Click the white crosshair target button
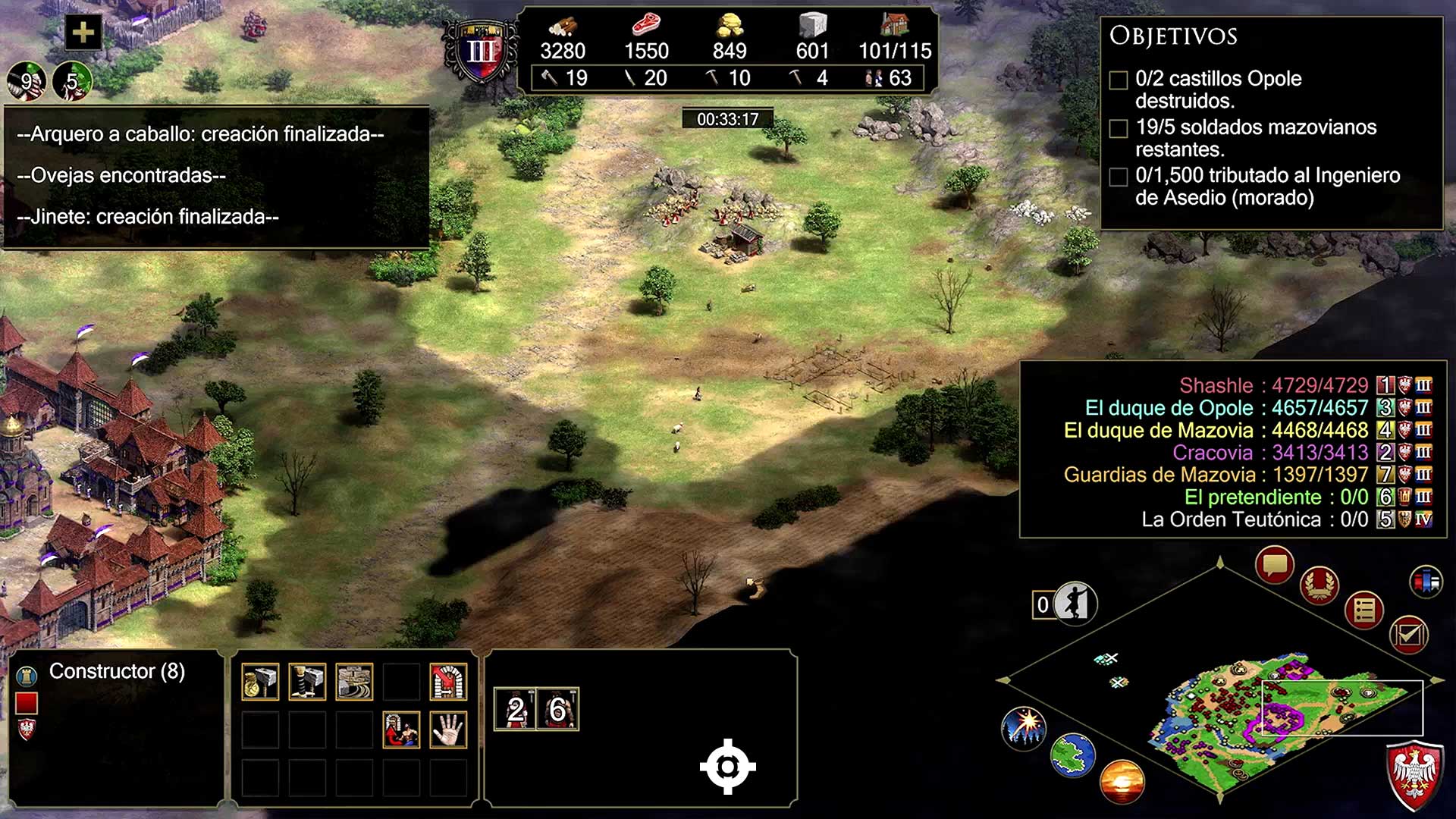This screenshot has height=819, width=1456. coord(727,767)
